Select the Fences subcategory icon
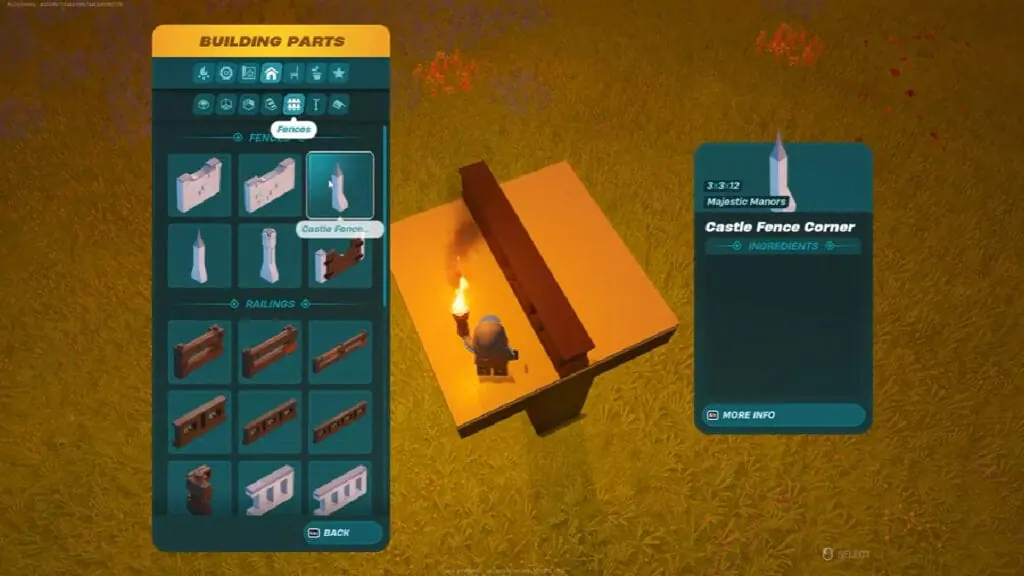The width and height of the screenshot is (1024, 576). [x=294, y=104]
